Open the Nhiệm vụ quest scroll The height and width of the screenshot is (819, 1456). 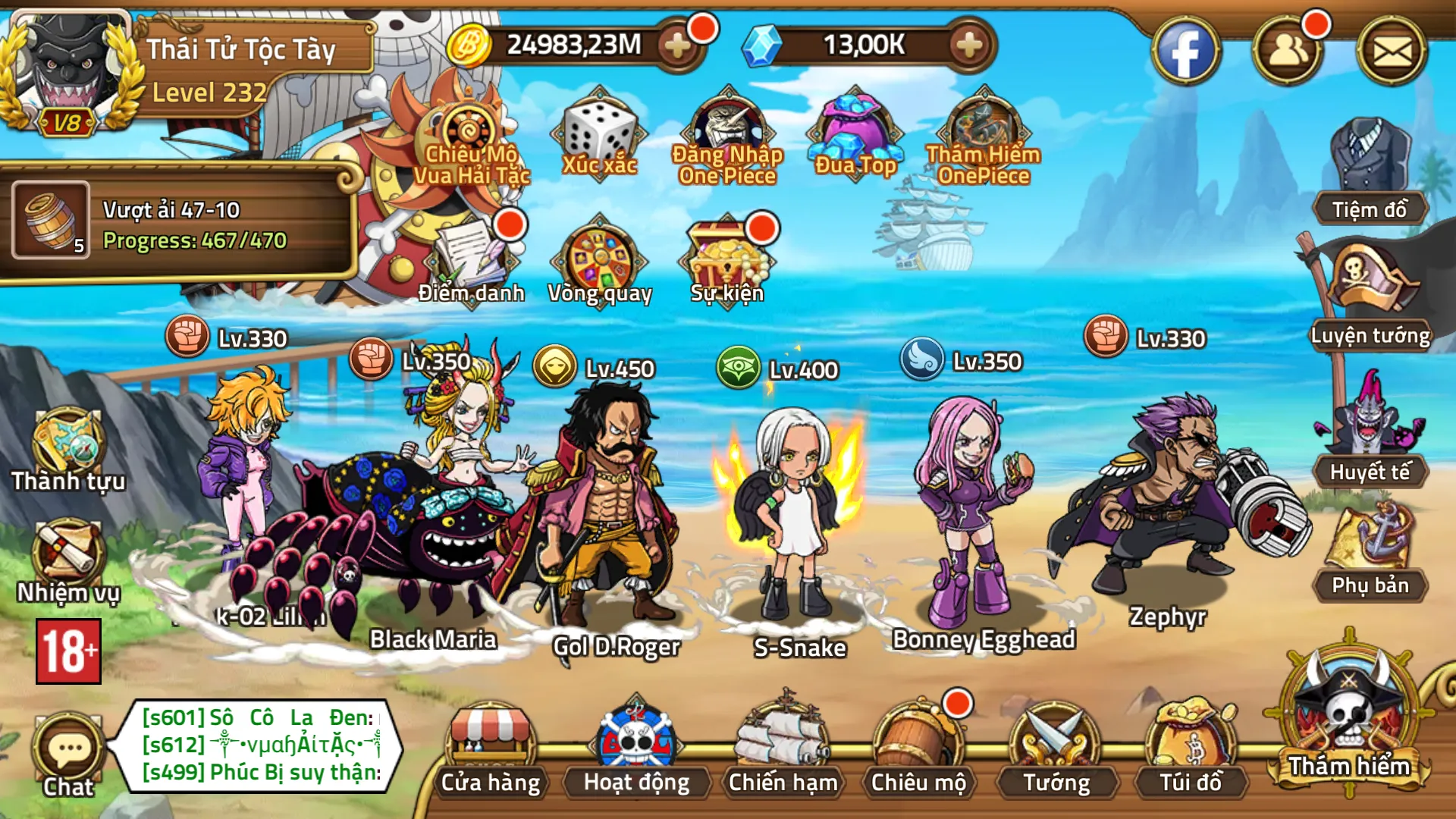pyautogui.click(x=68, y=561)
